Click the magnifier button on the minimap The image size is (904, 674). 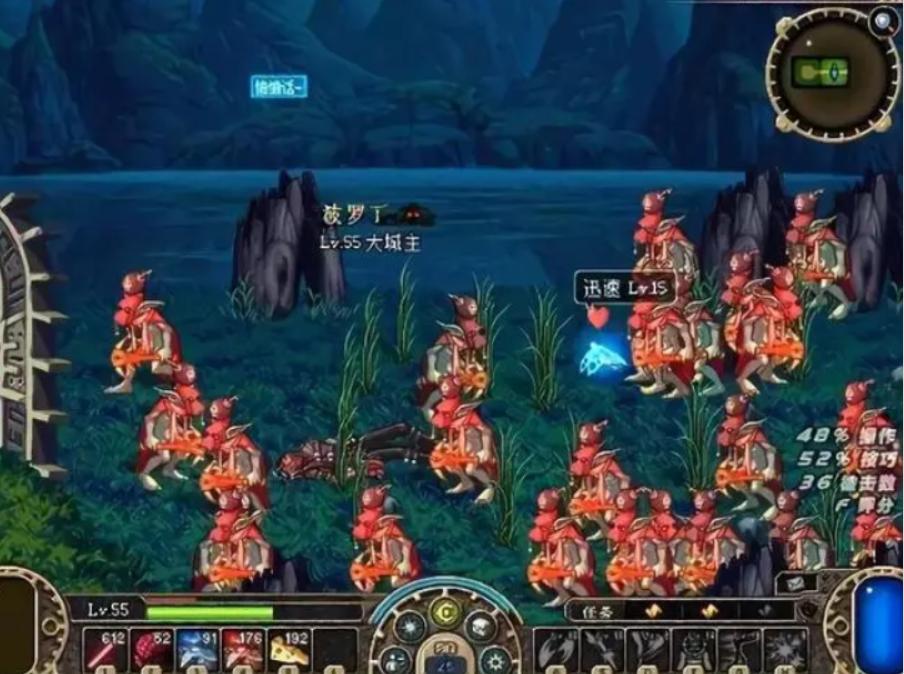883,21
